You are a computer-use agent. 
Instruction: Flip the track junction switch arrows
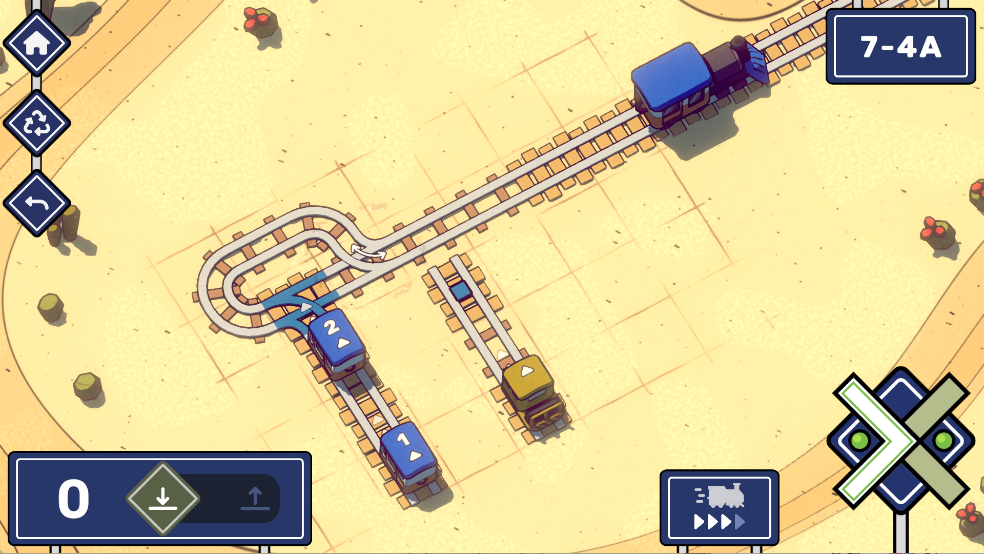(367, 251)
